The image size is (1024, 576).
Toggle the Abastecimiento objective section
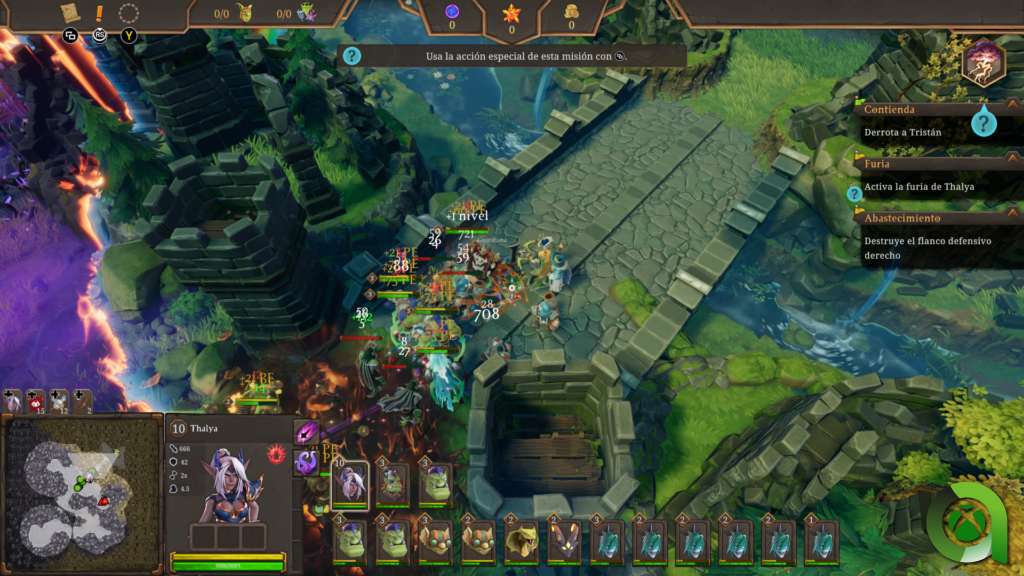(x=1012, y=216)
